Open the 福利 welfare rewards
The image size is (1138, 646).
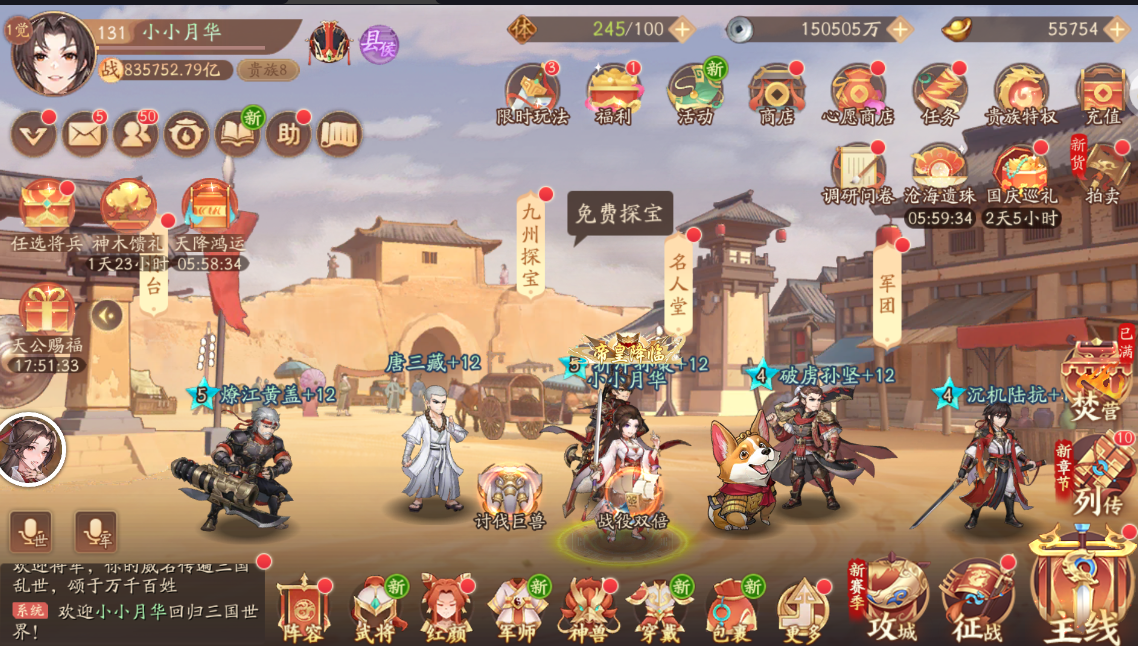614,94
